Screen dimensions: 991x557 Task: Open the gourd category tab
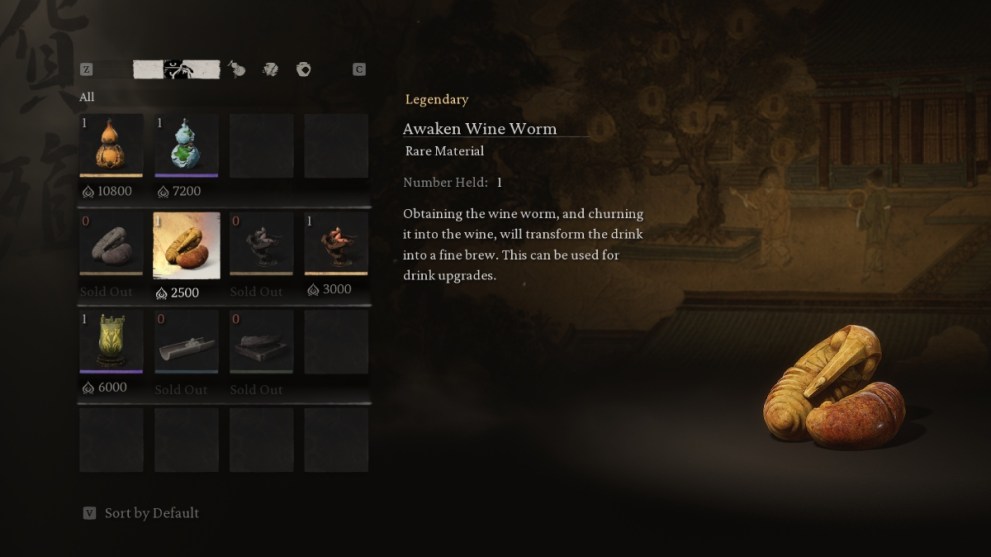tap(237, 69)
